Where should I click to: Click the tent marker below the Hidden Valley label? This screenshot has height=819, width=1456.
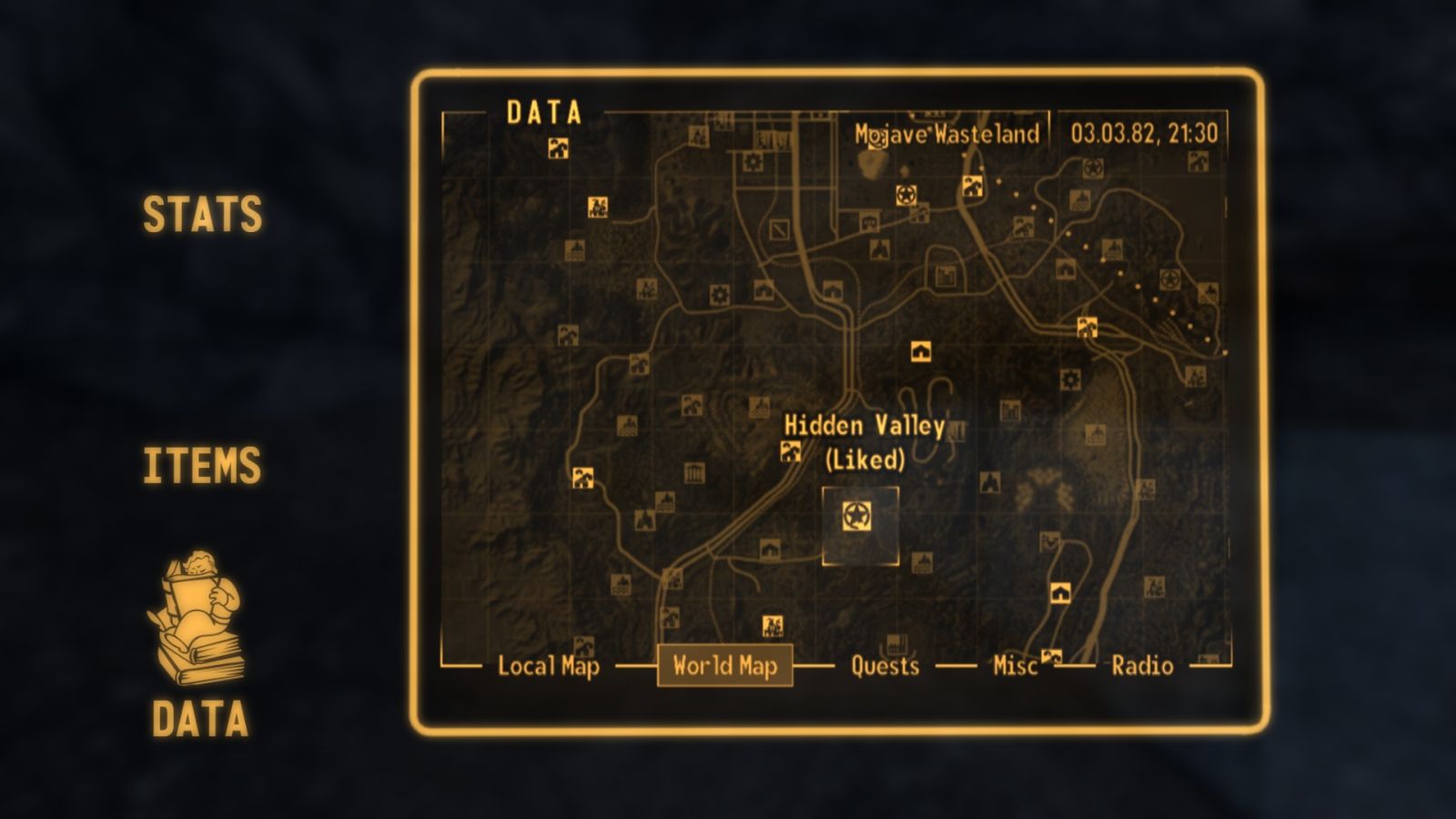coord(768,548)
